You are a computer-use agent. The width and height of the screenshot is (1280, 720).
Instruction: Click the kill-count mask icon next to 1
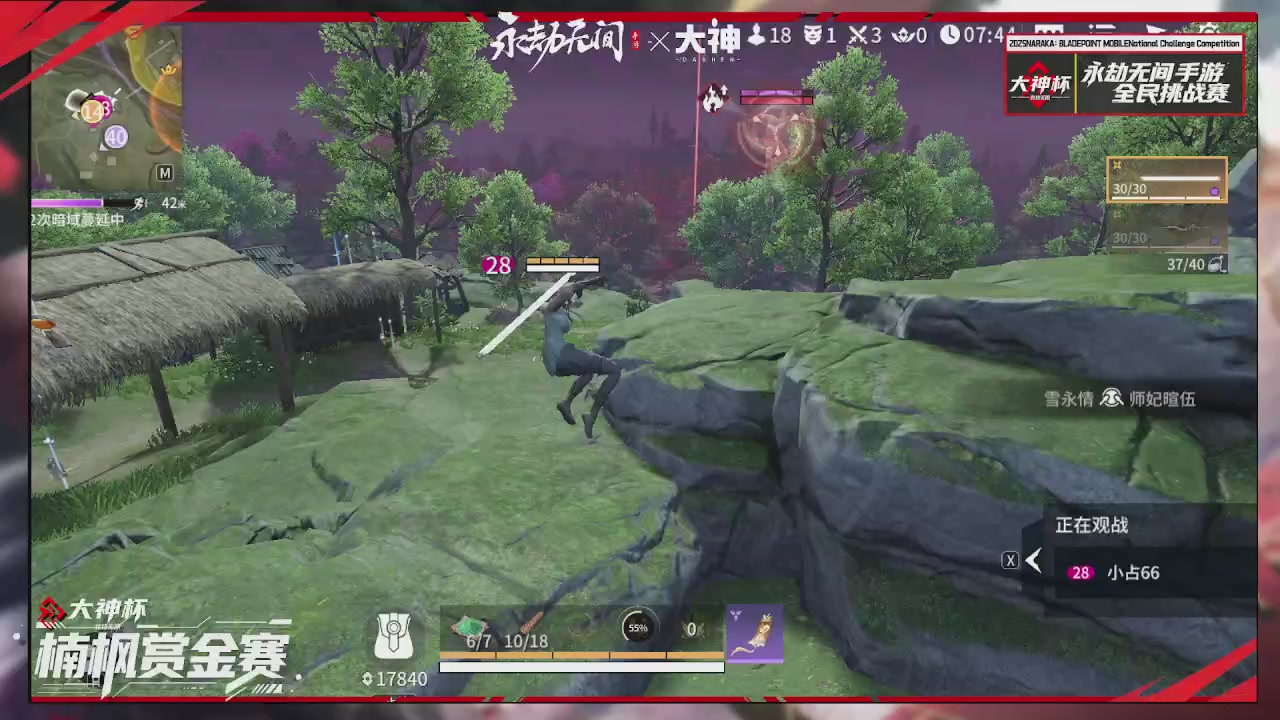pos(812,37)
